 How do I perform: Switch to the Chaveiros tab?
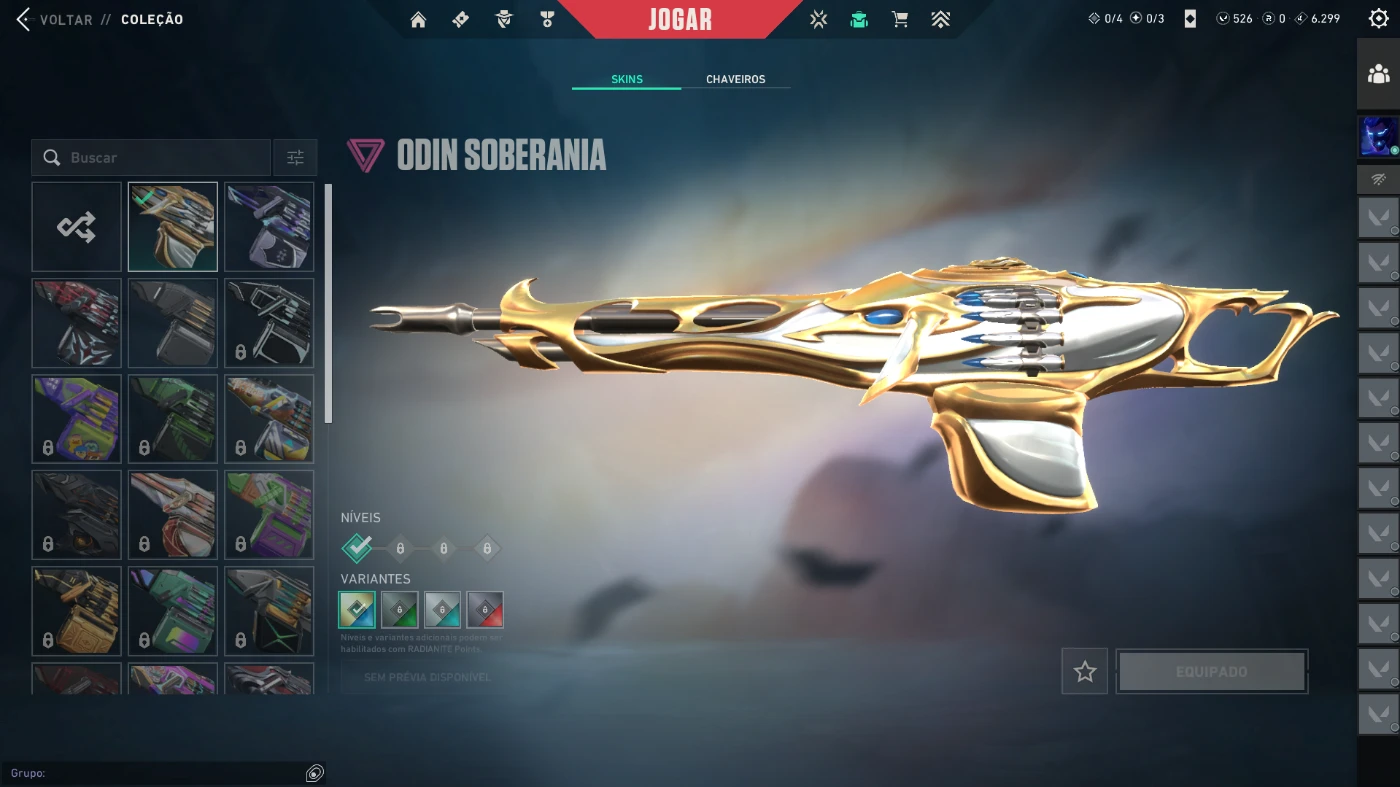click(735, 79)
